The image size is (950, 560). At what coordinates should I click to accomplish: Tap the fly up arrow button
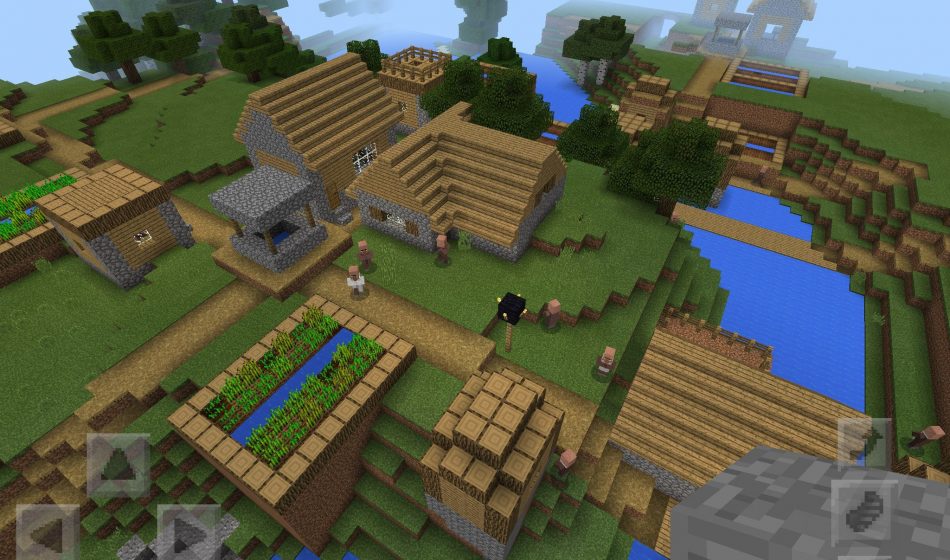point(862,443)
